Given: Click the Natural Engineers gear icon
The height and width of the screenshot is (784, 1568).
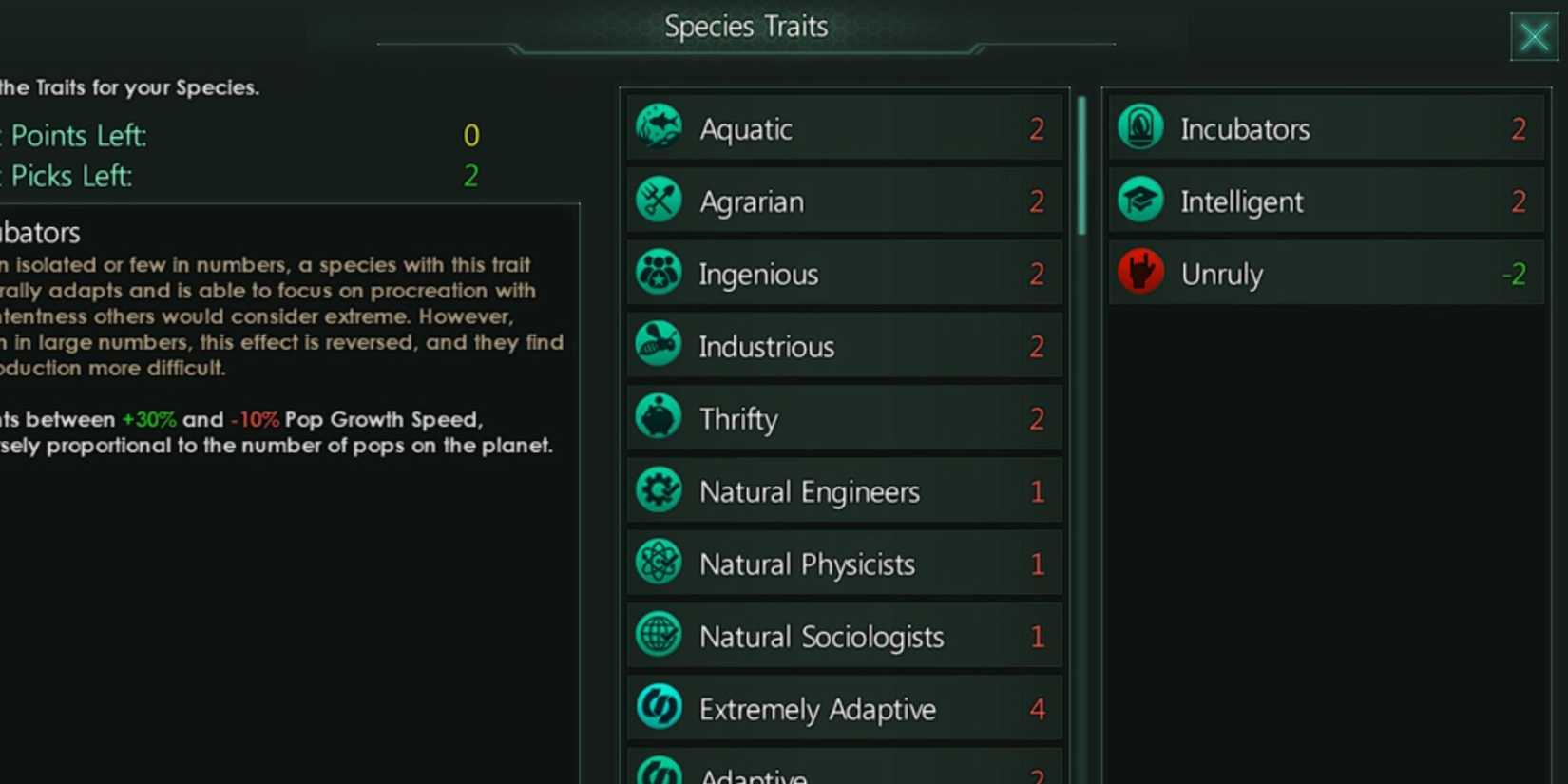Looking at the screenshot, I should (x=659, y=490).
